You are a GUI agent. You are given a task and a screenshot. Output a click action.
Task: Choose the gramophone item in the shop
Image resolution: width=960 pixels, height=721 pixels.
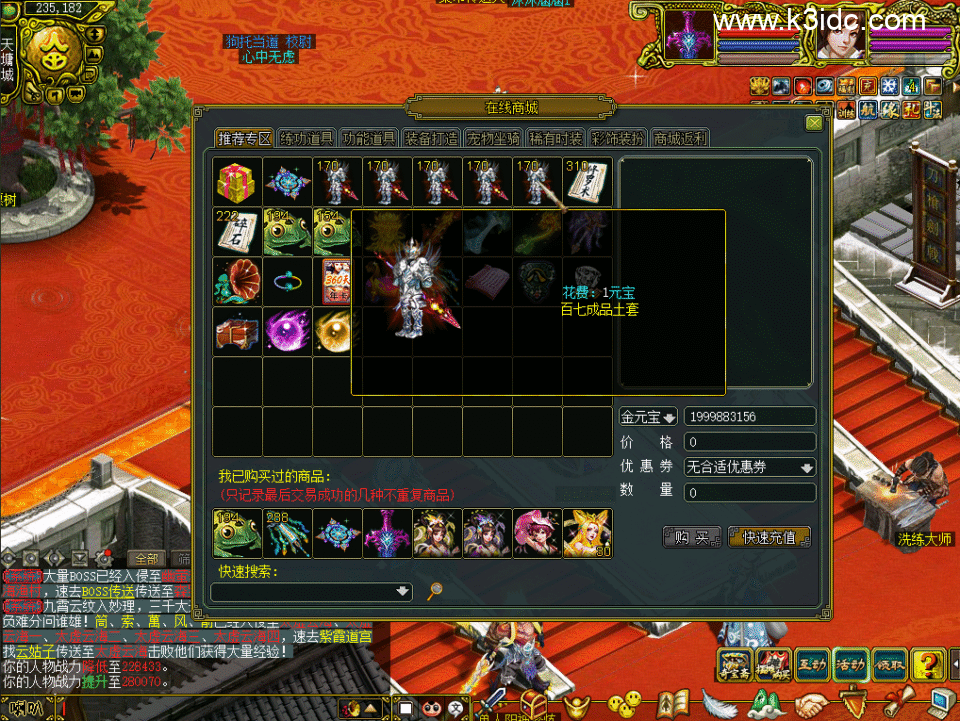[x=237, y=281]
